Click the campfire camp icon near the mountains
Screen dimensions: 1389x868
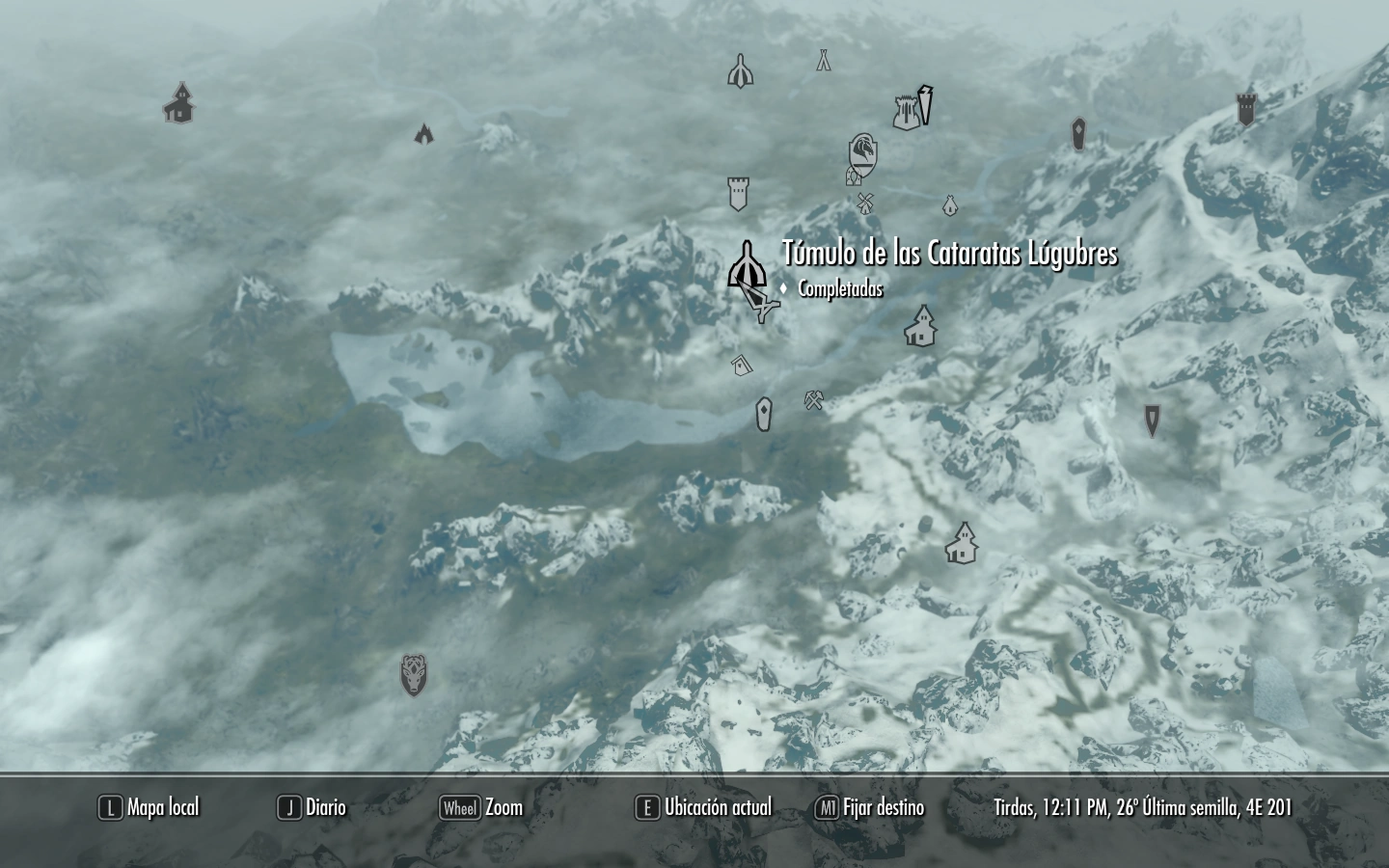point(424,133)
